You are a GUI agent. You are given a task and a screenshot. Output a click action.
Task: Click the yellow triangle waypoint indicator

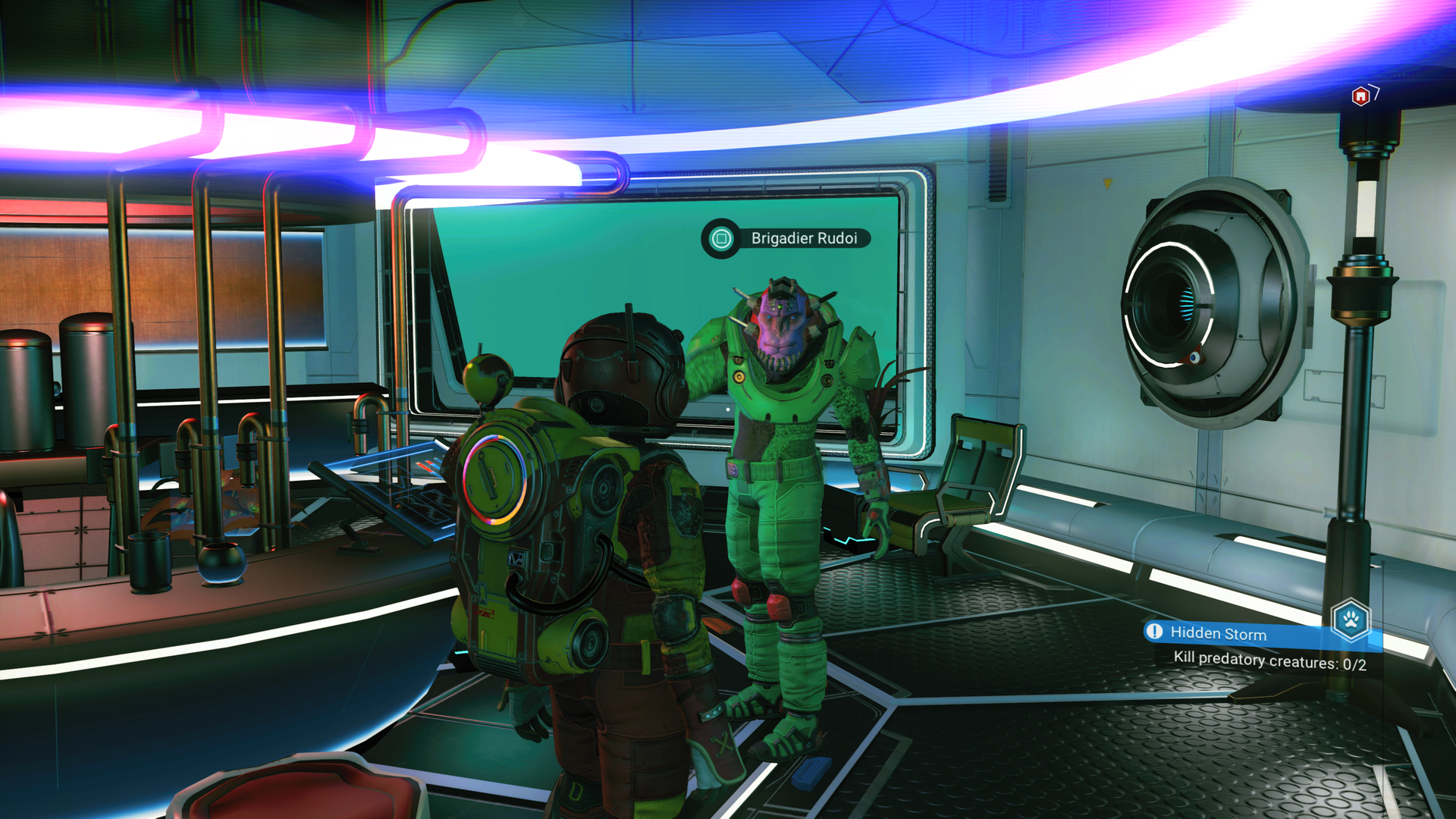click(x=1107, y=184)
